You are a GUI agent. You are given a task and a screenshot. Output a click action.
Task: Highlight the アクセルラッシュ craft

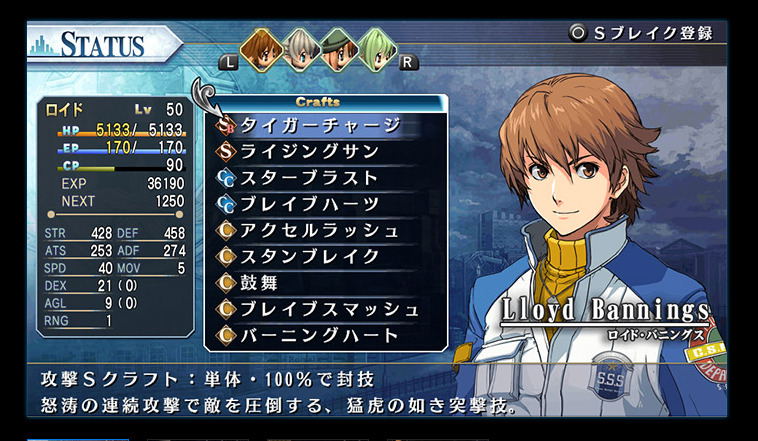[320, 230]
